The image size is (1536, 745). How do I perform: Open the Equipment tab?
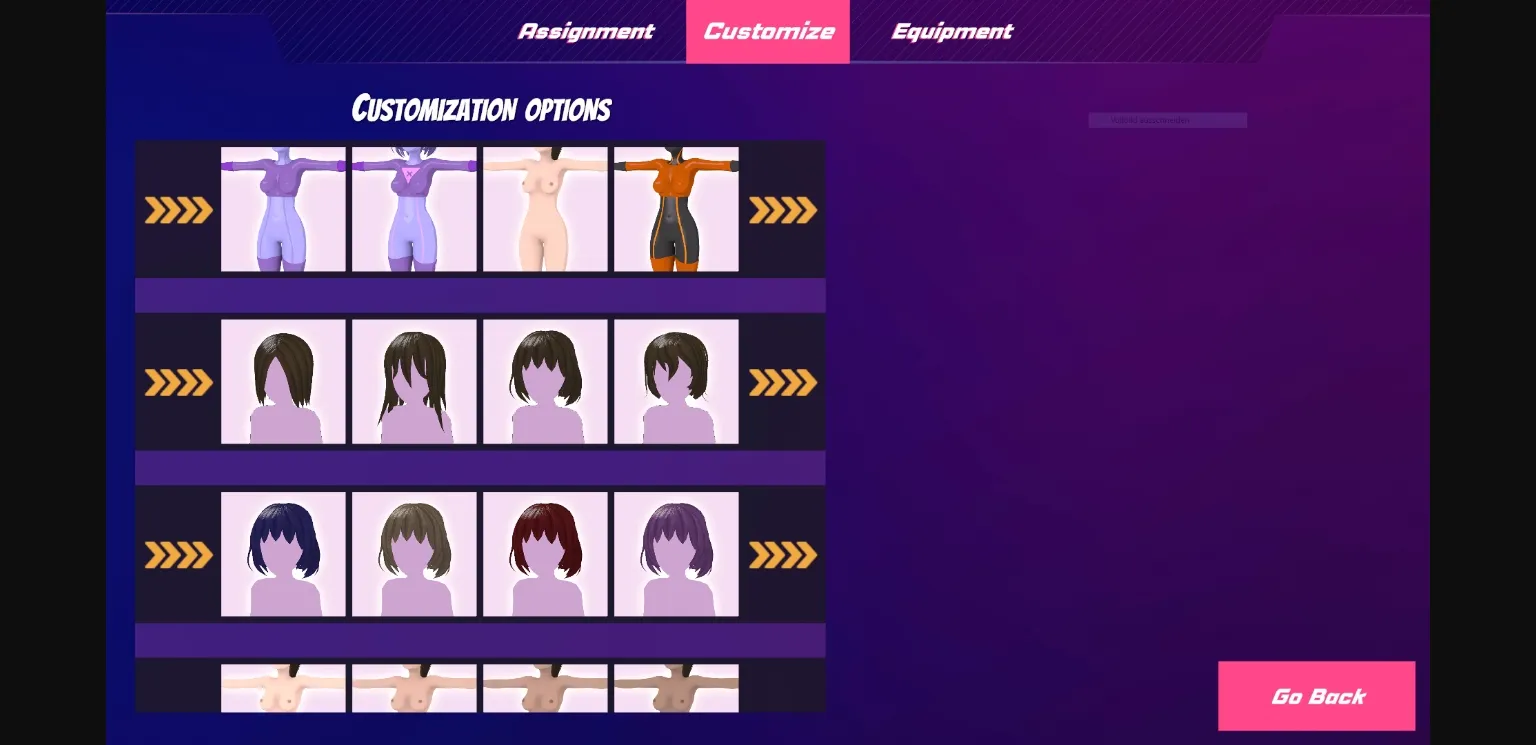pos(952,31)
